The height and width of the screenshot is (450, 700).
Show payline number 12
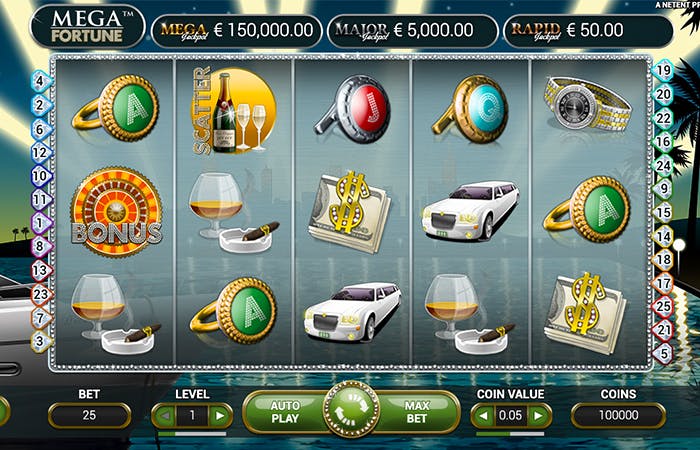(40, 152)
